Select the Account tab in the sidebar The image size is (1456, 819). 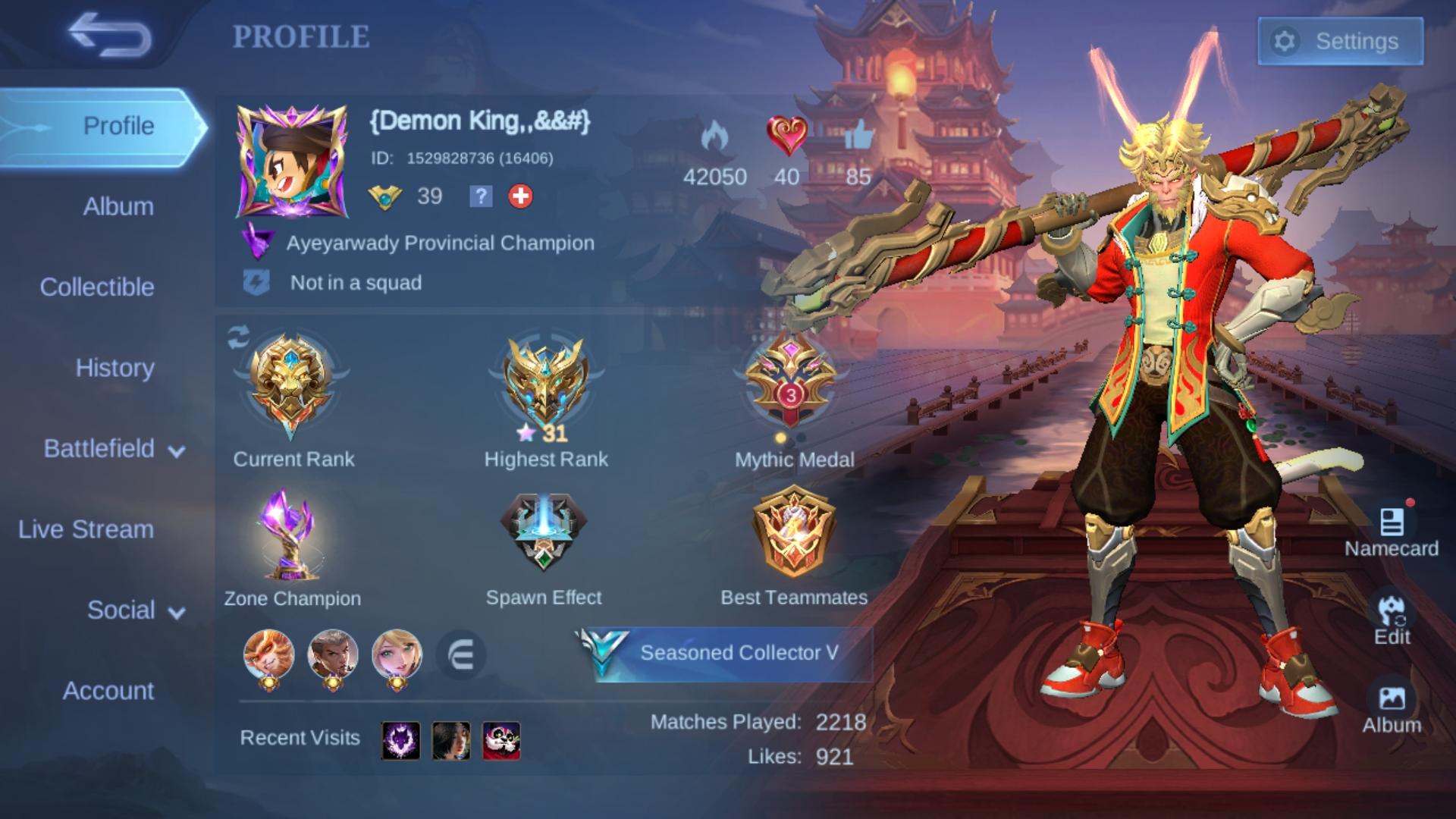click(x=108, y=691)
